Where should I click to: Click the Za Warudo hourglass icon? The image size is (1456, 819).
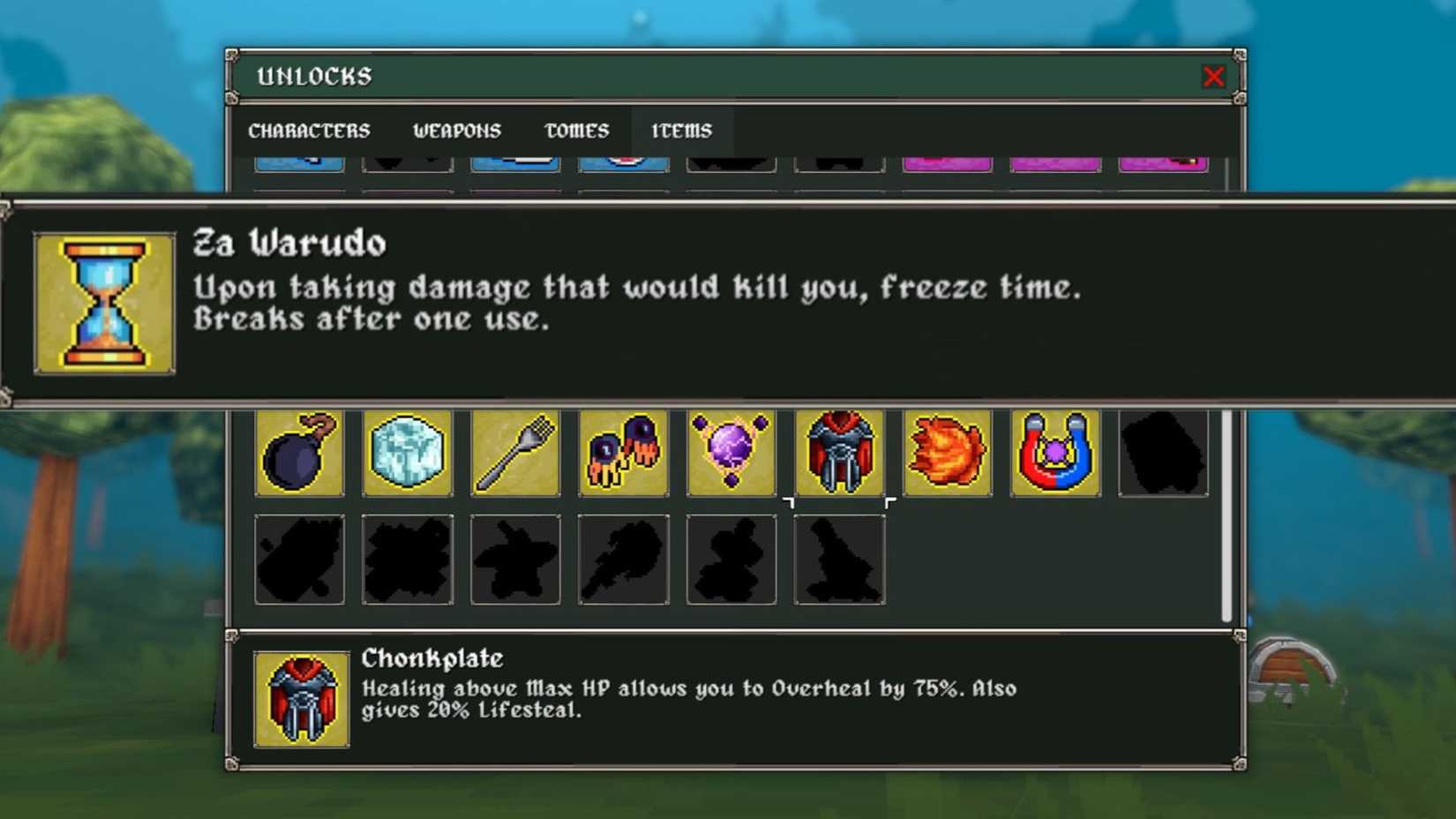pyautogui.click(x=103, y=301)
